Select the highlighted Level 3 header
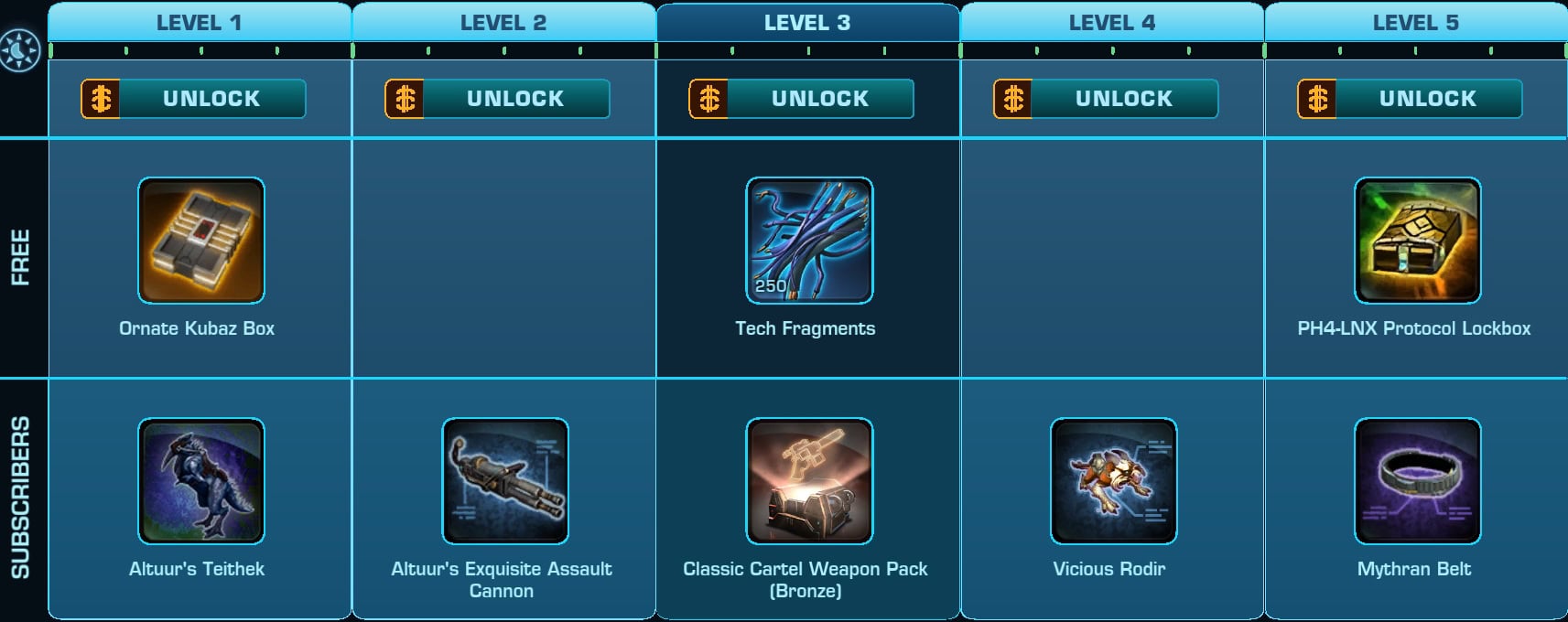1568x622 pixels. 807,23
